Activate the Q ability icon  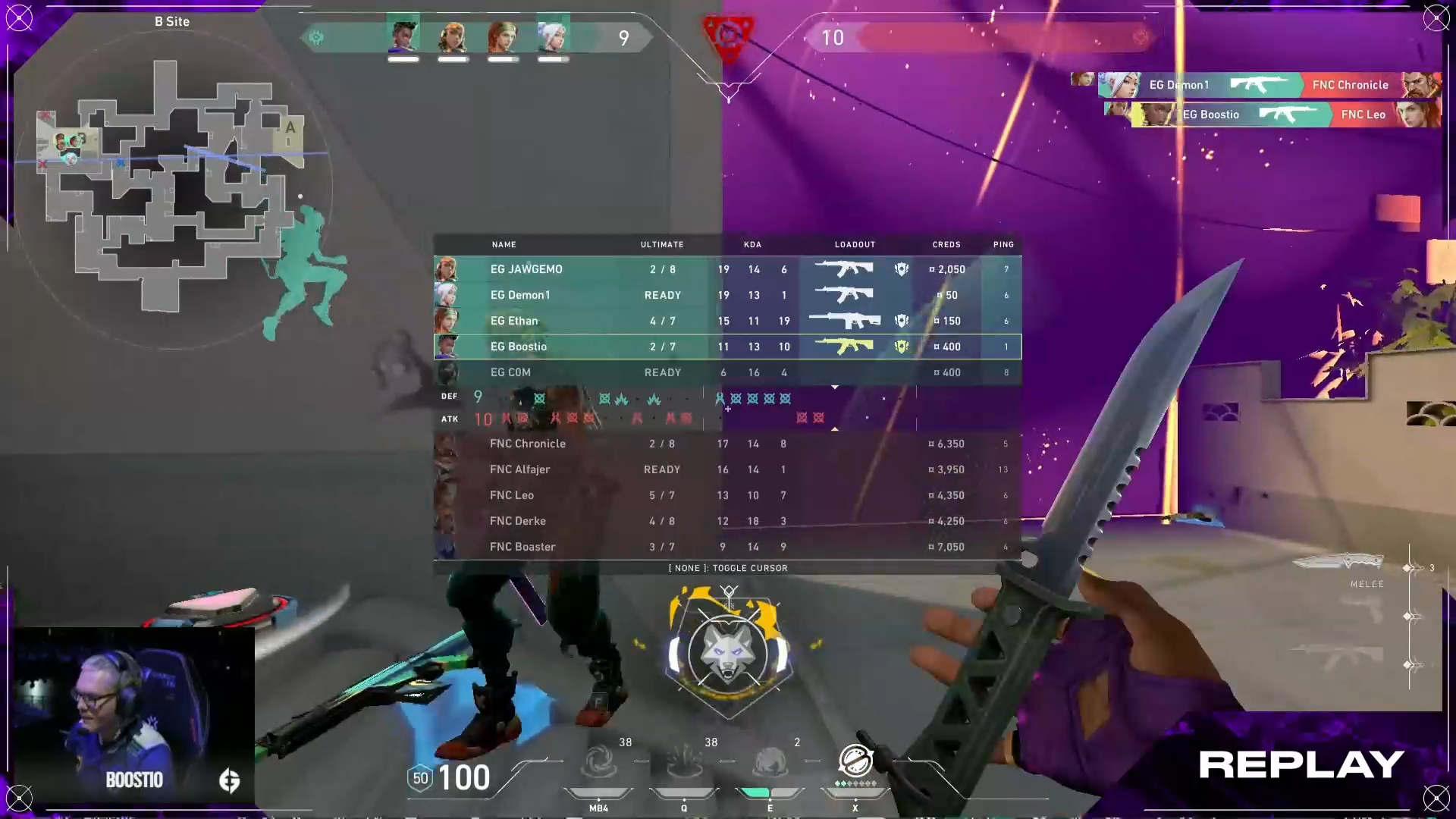coord(684,762)
